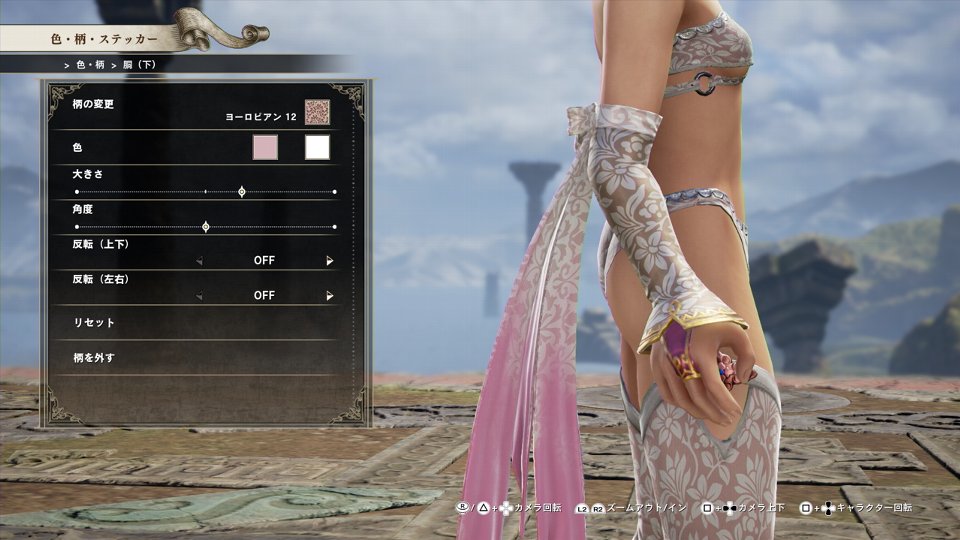Adjust the 大きさ size slider
The width and height of the screenshot is (960, 540).
(x=242, y=191)
